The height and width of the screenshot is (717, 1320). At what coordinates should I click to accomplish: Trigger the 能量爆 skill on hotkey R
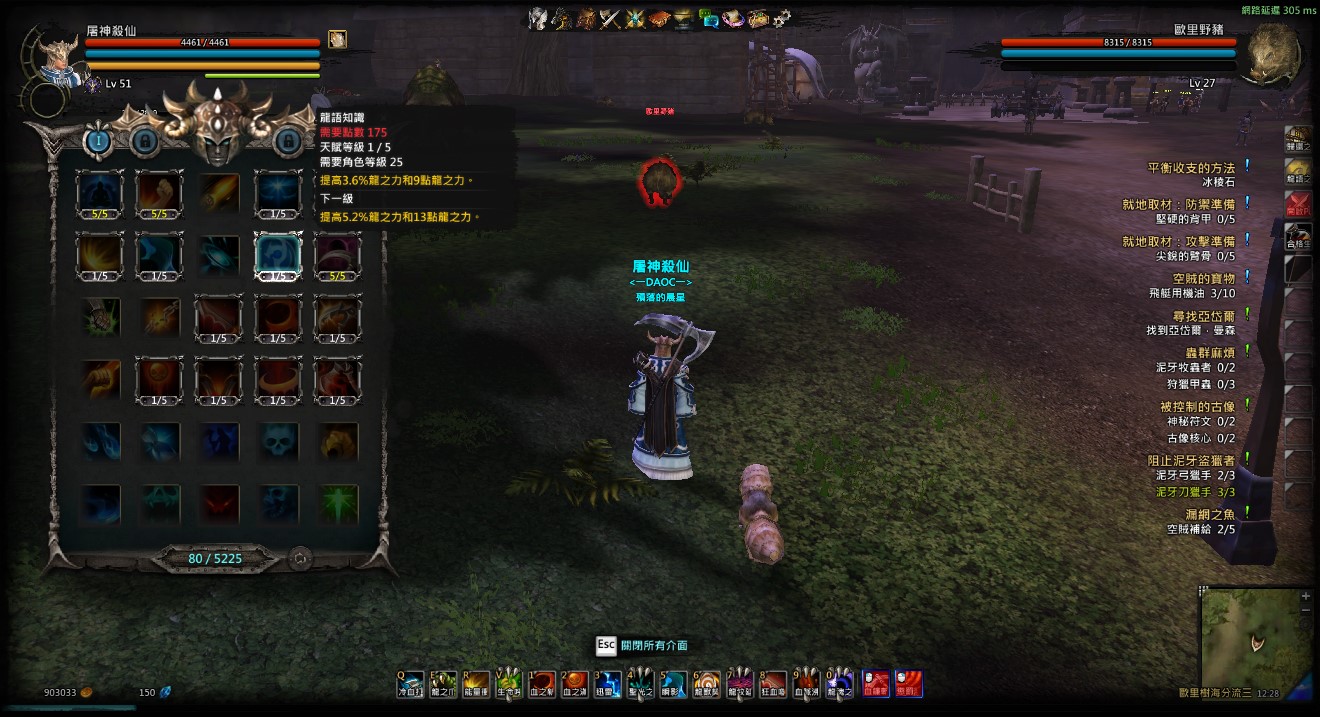click(x=476, y=684)
